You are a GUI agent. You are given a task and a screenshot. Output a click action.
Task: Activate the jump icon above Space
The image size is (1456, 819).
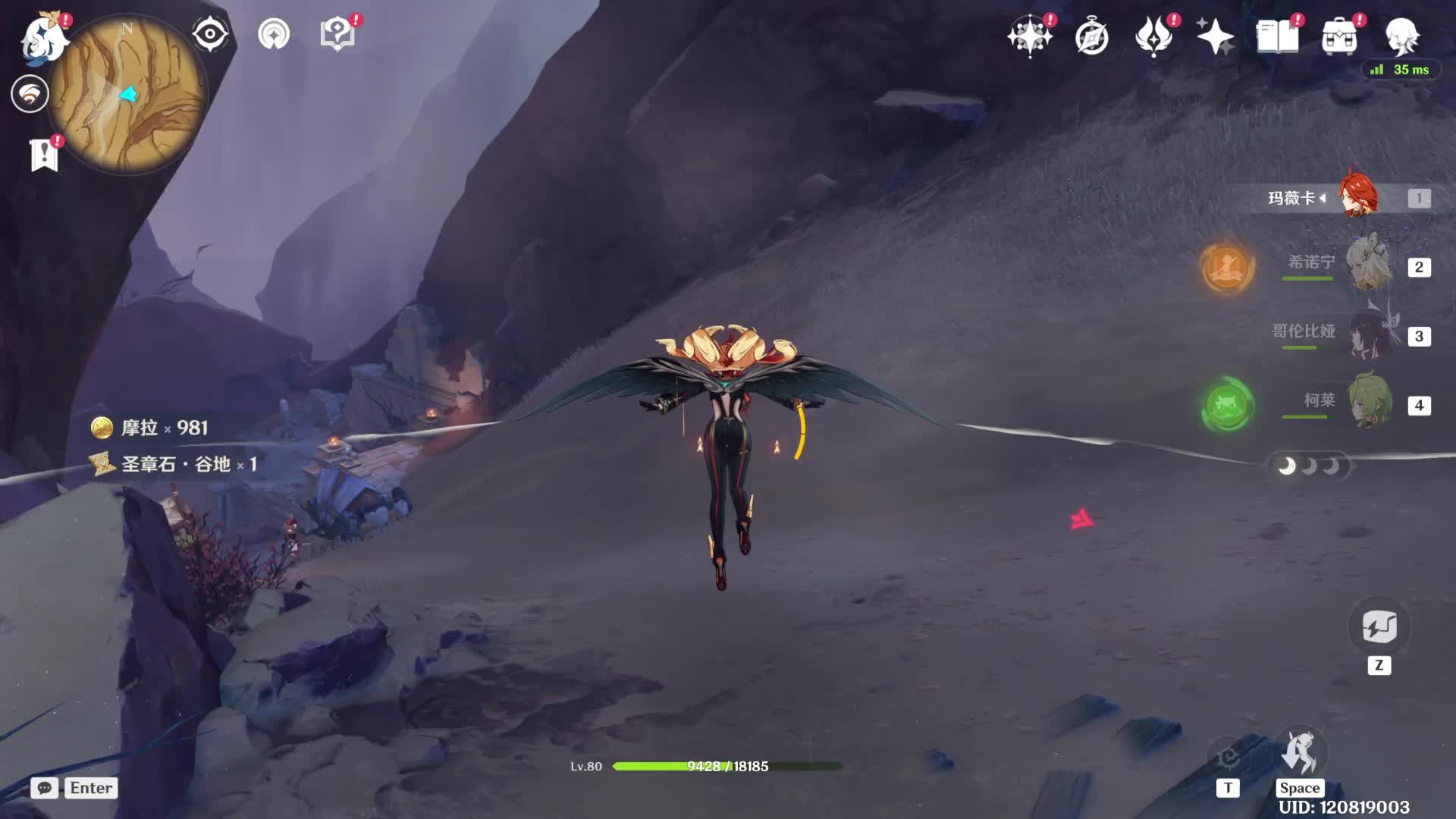point(1299,753)
